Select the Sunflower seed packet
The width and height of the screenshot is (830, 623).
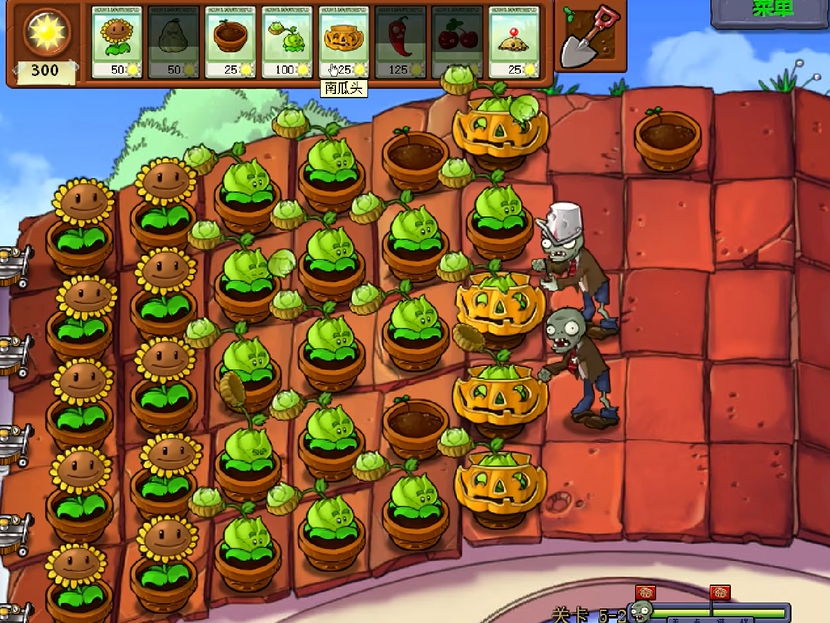pos(117,42)
